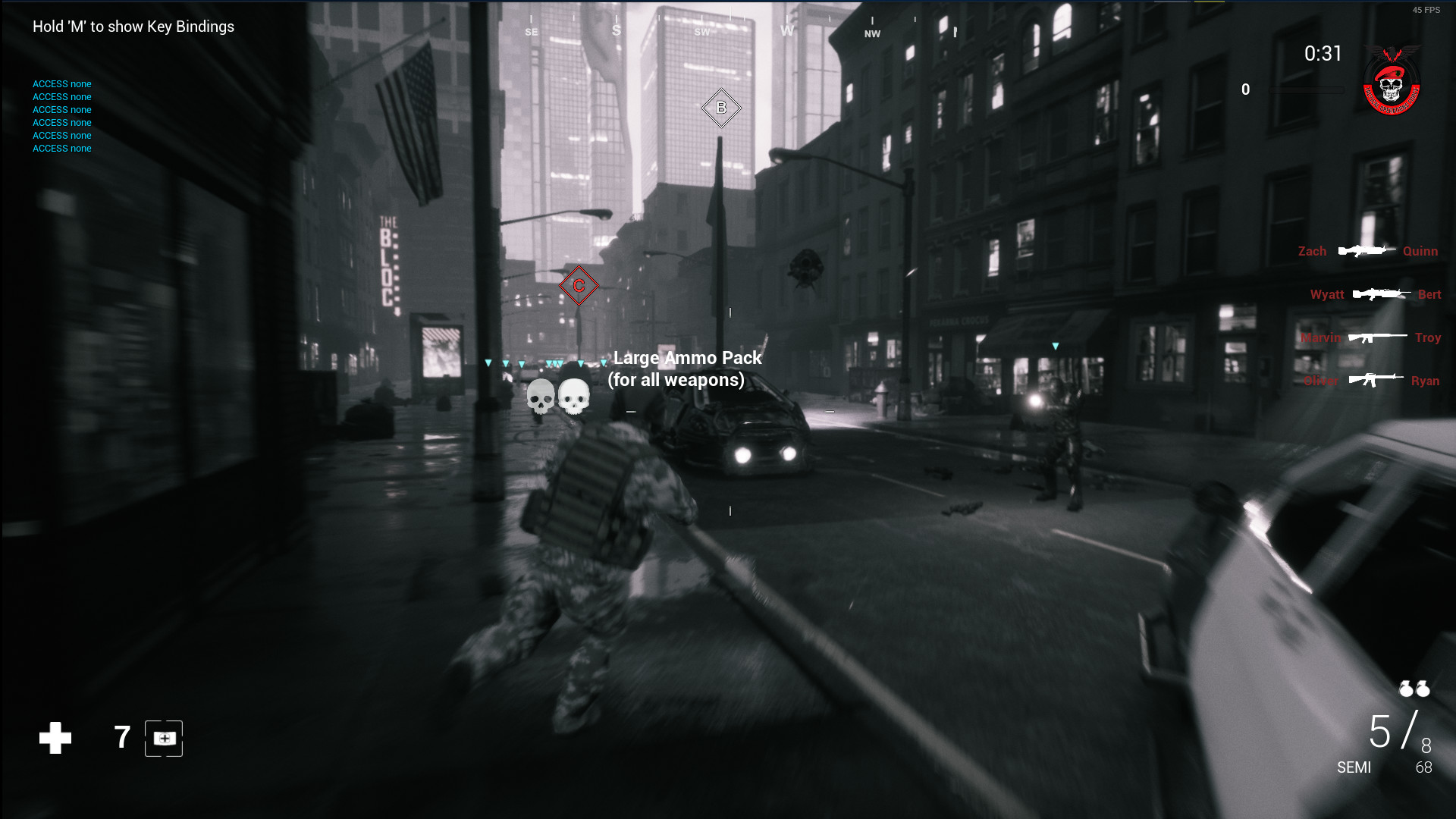
Task: Click the round timer showing 0:31
Action: tap(1322, 54)
